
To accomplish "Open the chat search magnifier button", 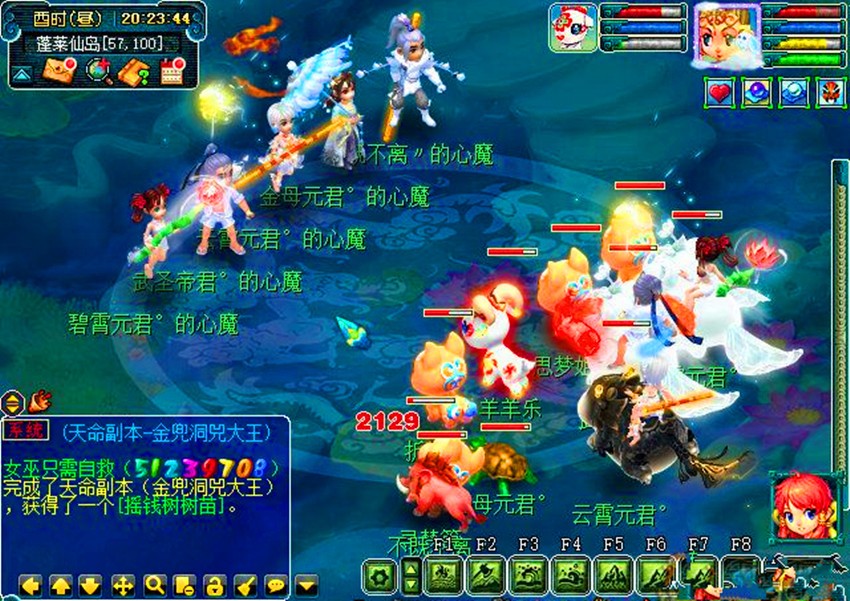I will click(154, 584).
